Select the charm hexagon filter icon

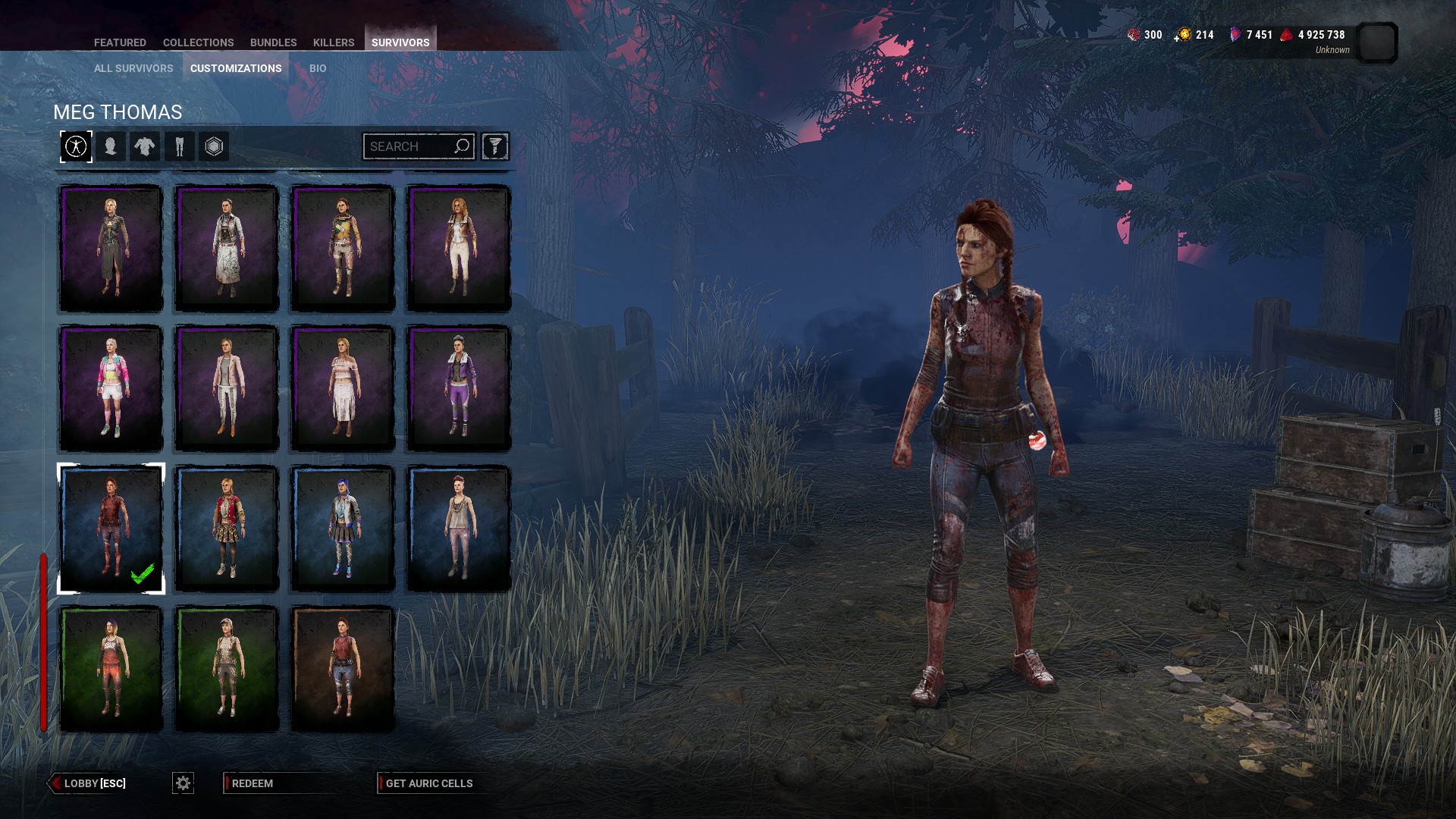214,146
